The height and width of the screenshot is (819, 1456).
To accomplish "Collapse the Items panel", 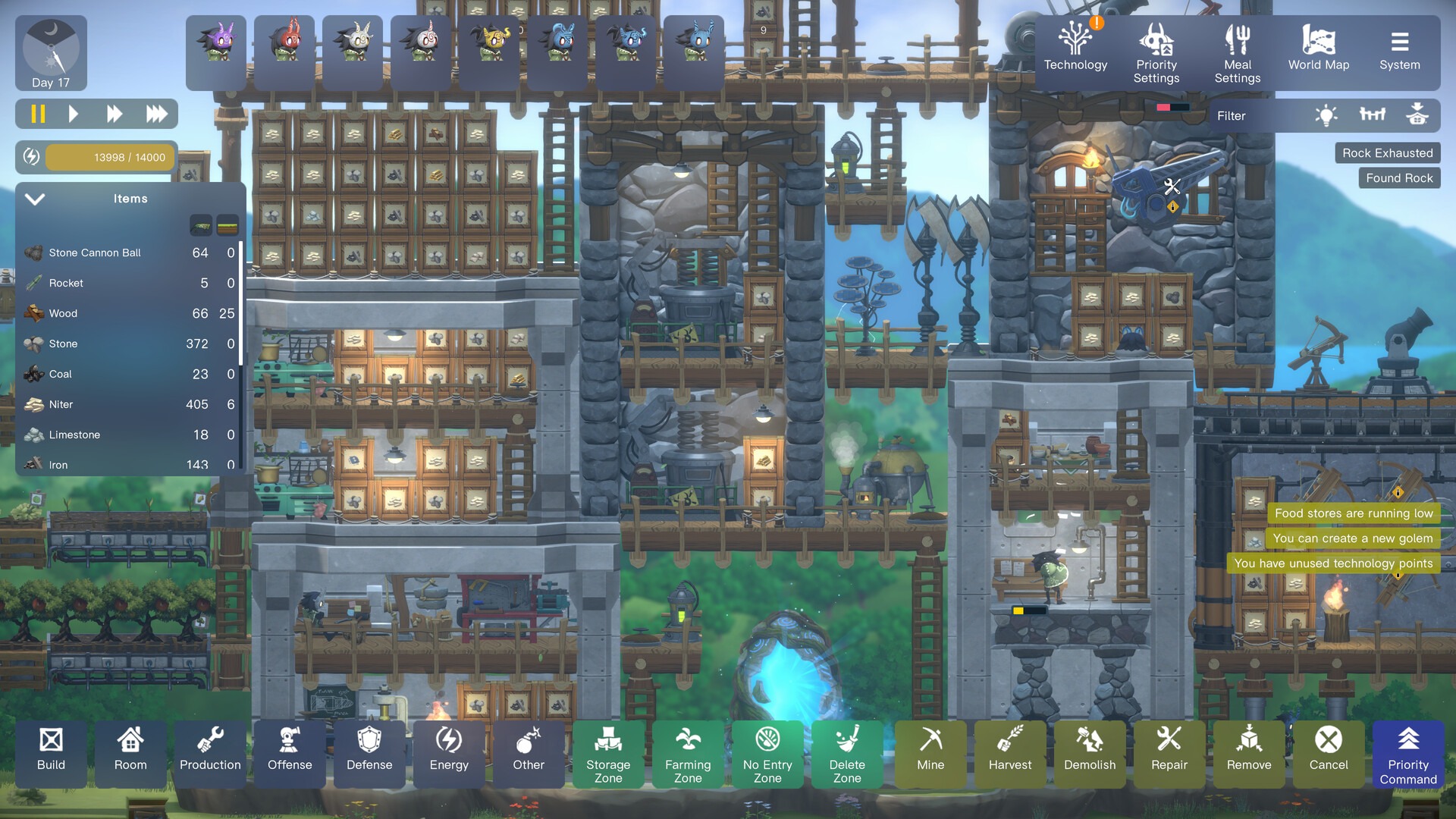I will (x=35, y=199).
